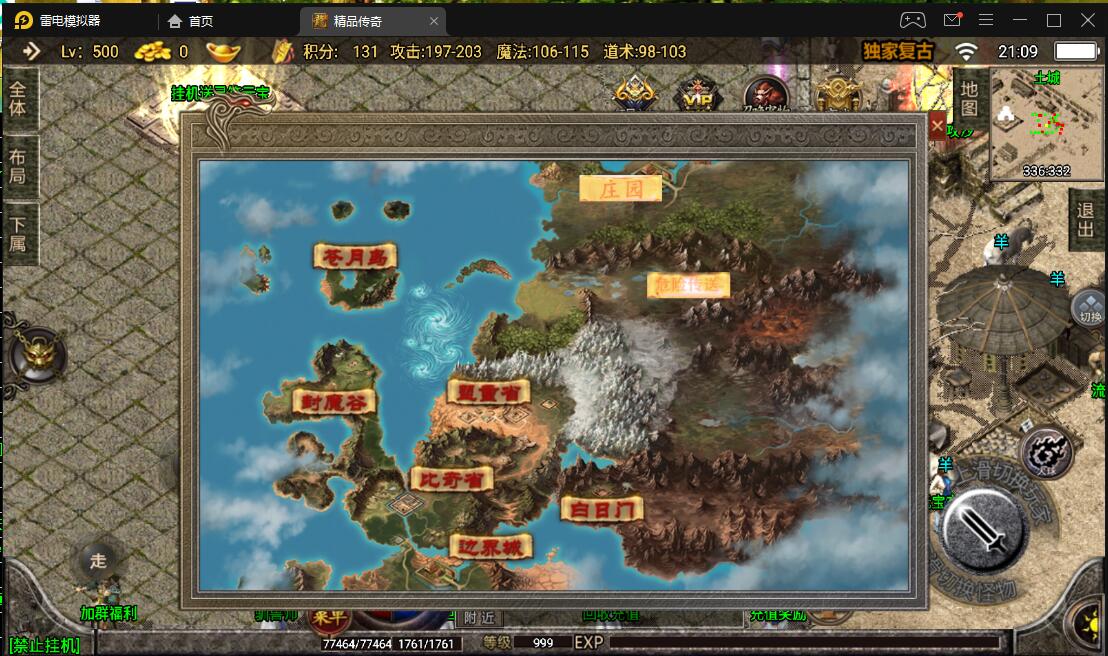Screen dimensions: 1108x656
Task: Travel to 庄园 on the world map
Action: [620, 188]
